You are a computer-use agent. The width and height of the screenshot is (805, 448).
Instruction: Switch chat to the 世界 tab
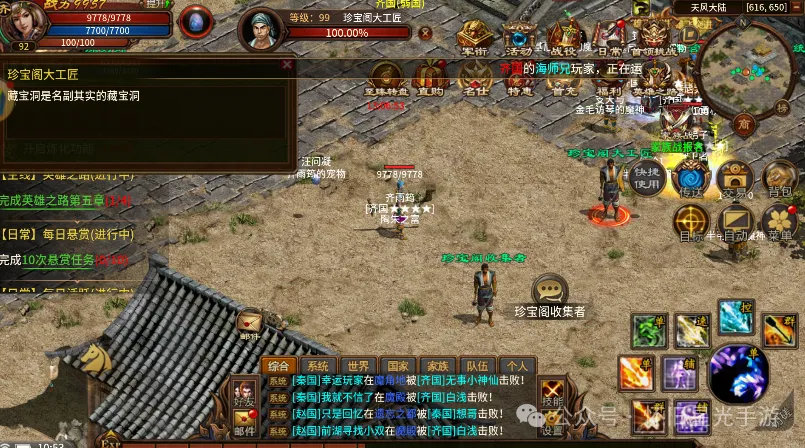coord(358,366)
